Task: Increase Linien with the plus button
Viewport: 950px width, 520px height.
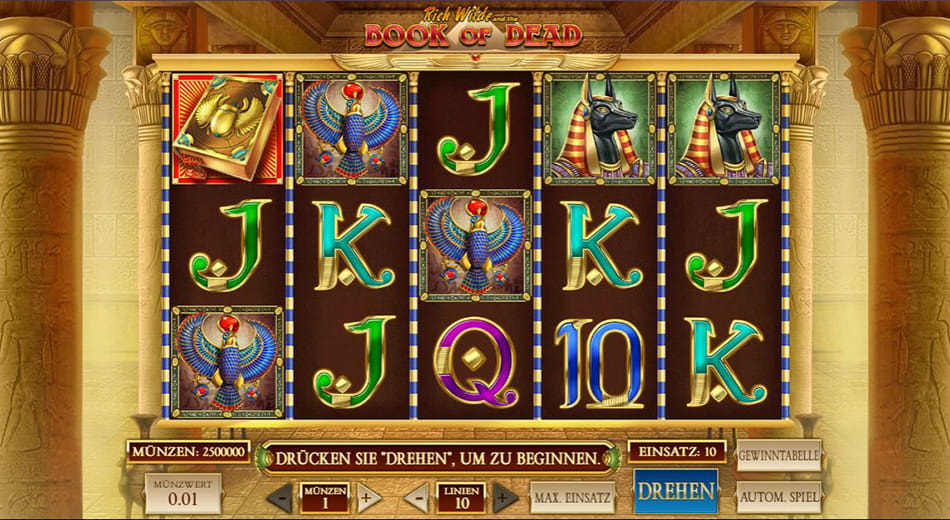Action: point(505,497)
